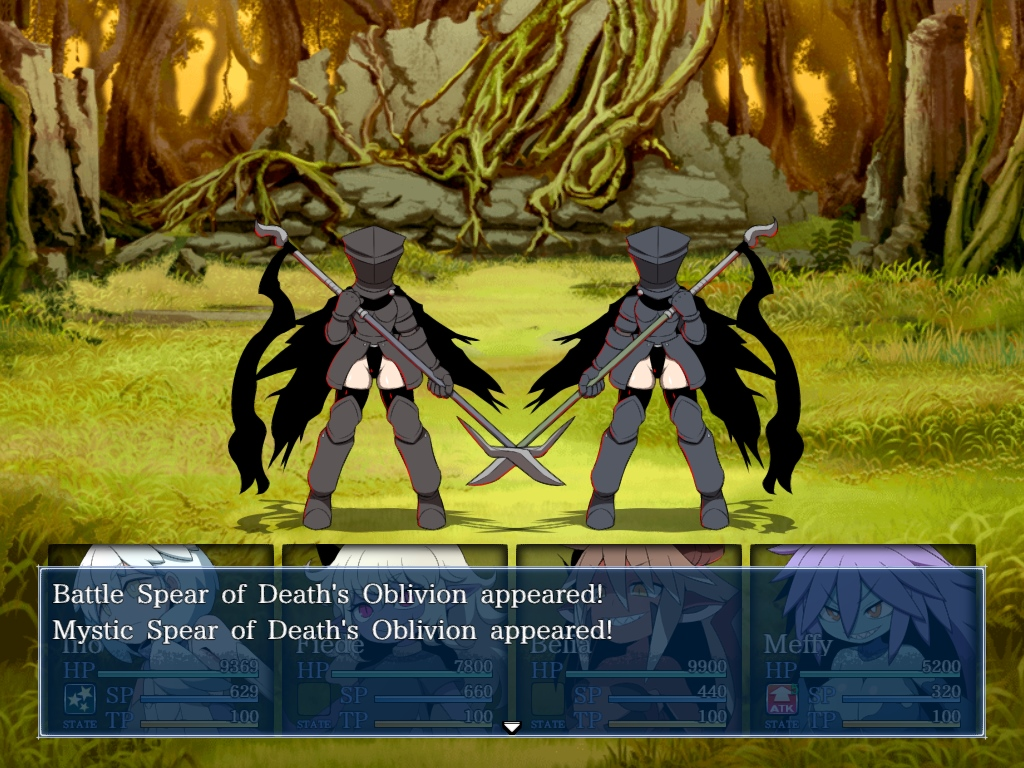Advance the battle message with the white arrow
1024x768 pixels.
click(512, 727)
